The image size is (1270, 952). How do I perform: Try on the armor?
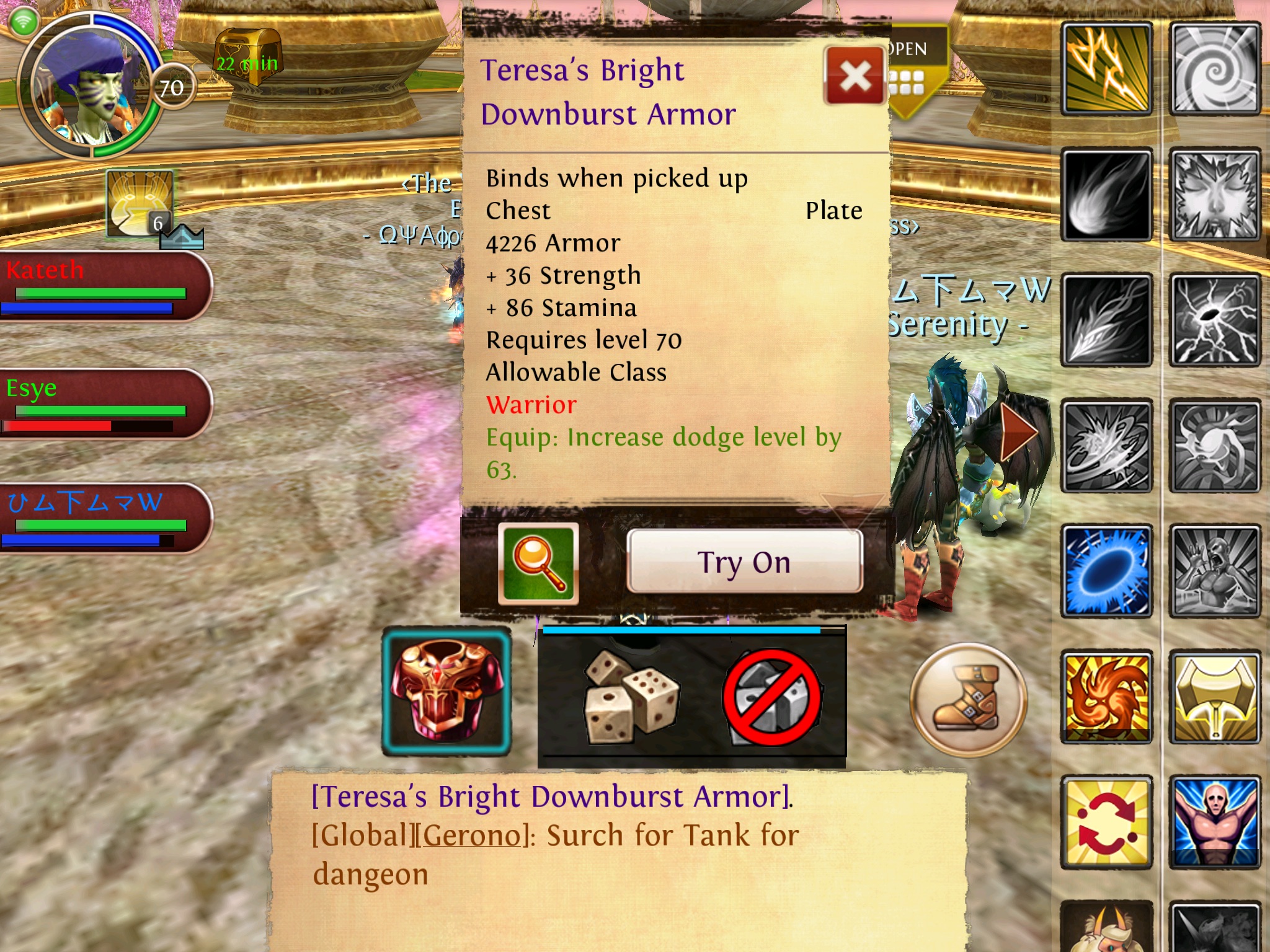point(744,562)
